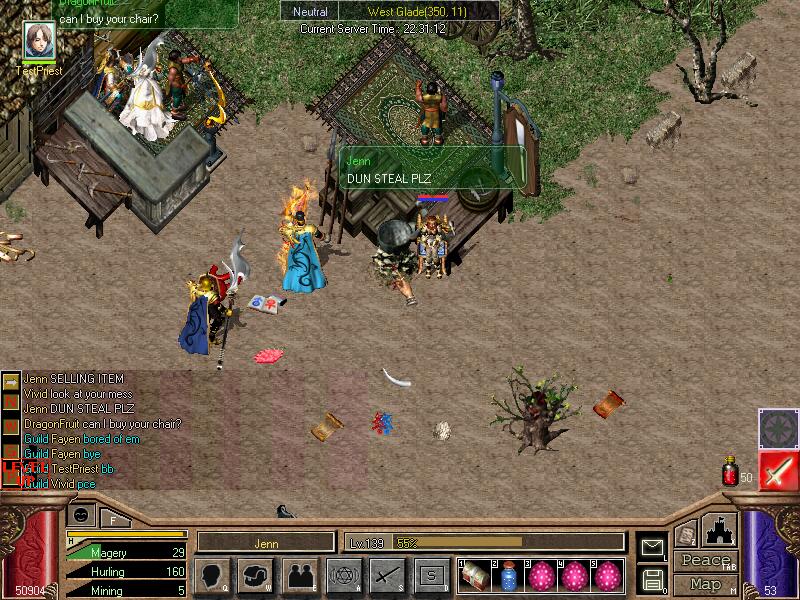Select the pink egg in hotbar slot 5
The width and height of the screenshot is (800, 600).
[x=607, y=576]
